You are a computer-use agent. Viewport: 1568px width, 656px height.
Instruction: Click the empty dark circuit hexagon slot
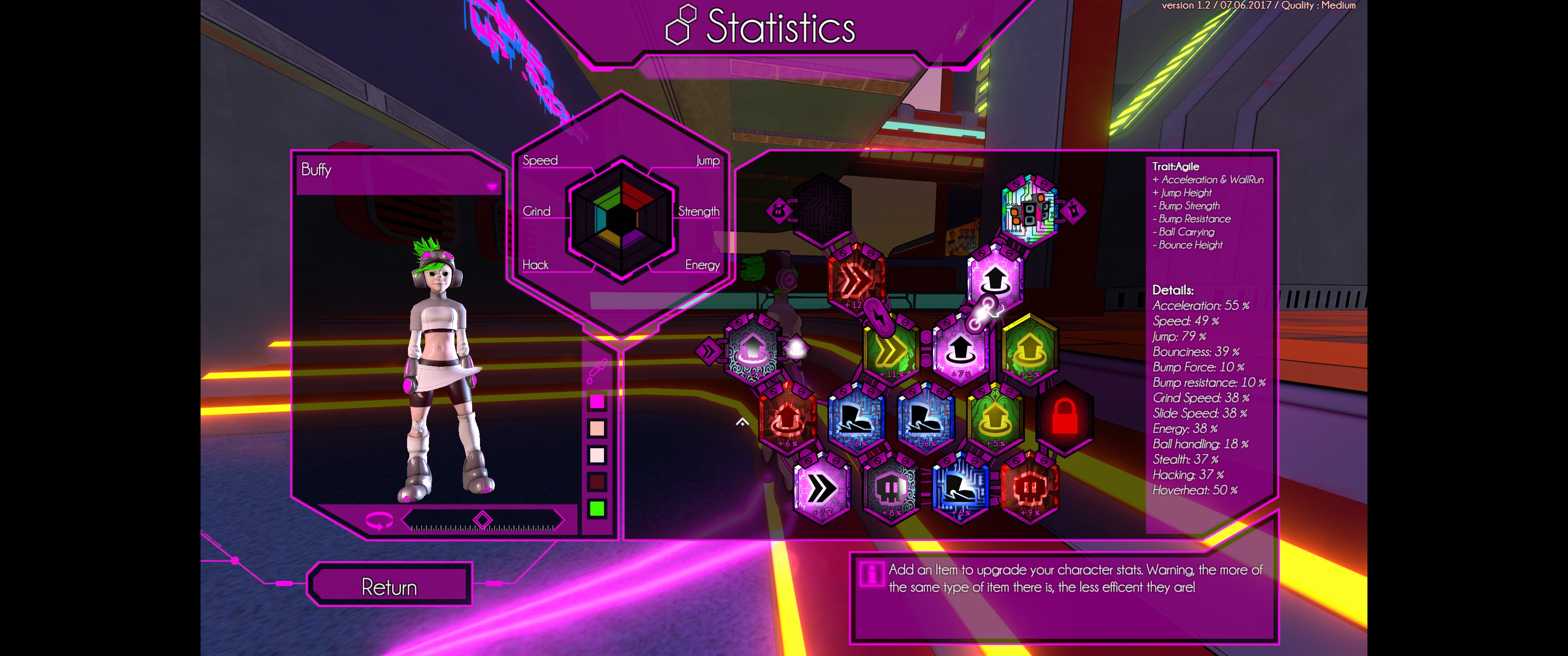[822, 210]
